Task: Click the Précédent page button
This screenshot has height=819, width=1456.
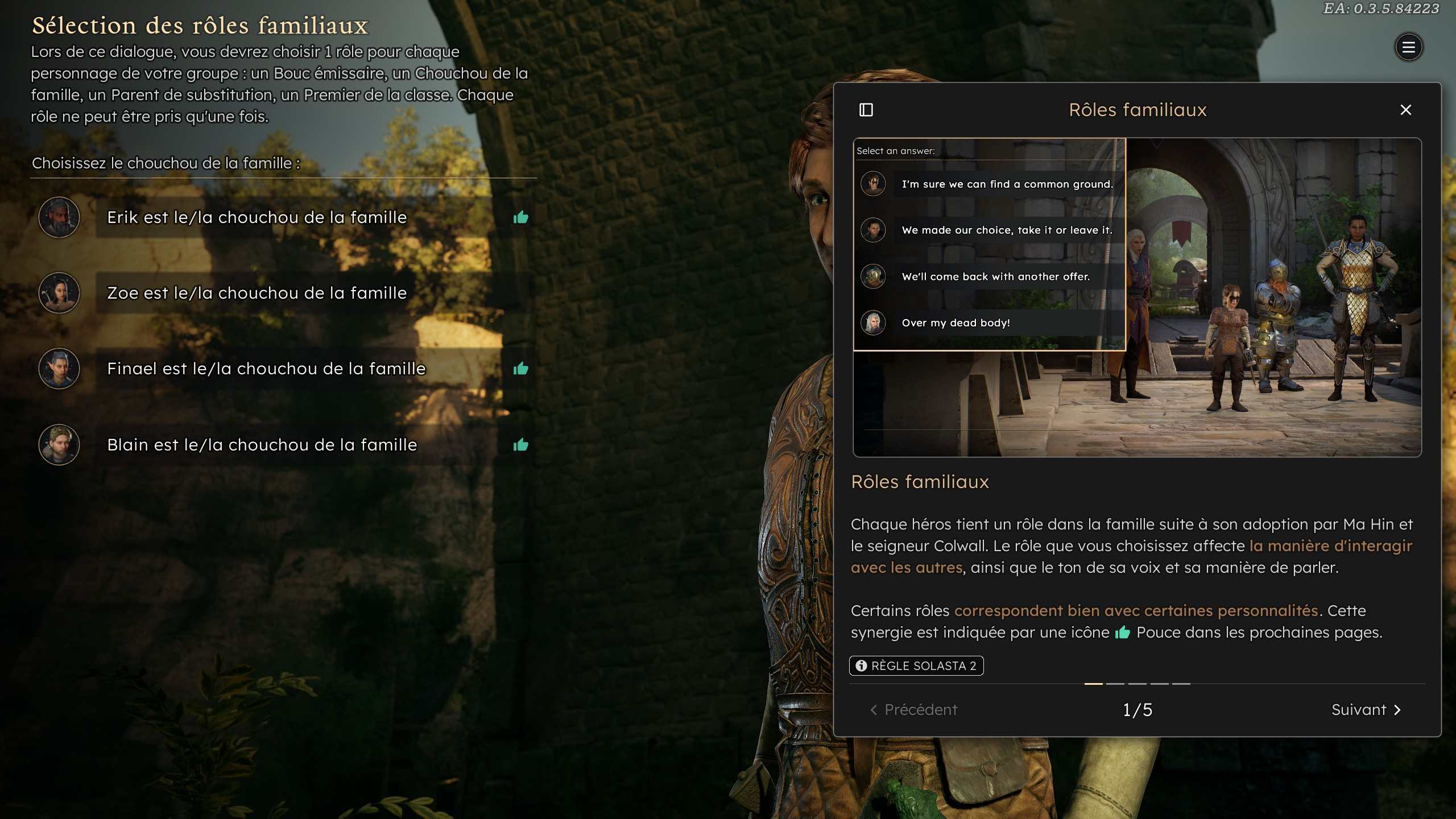Action: (914, 709)
